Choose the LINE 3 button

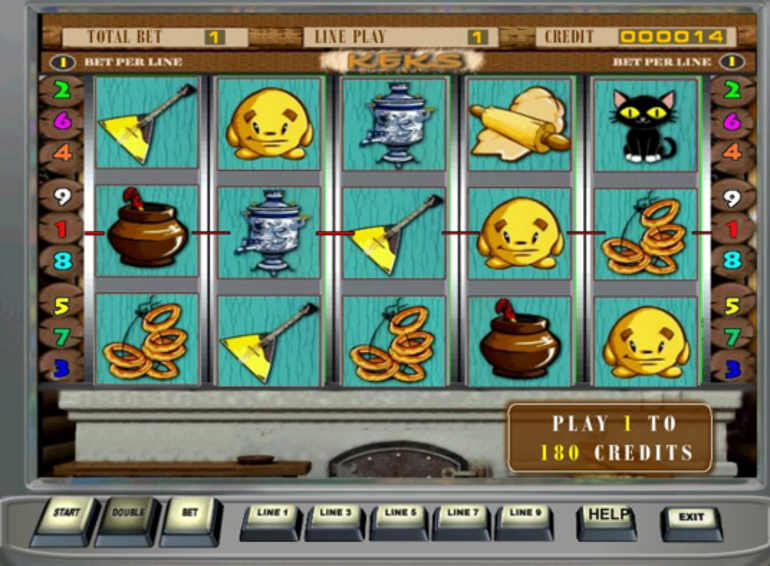pyautogui.click(x=335, y=518)
